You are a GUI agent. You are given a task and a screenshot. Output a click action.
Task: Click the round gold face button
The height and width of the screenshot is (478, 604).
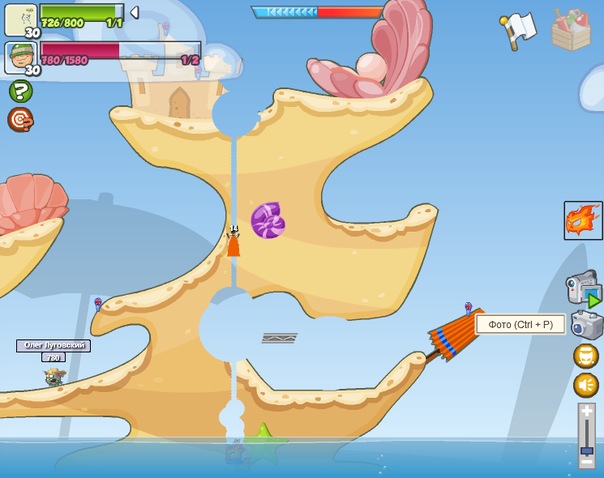(586, 355)
